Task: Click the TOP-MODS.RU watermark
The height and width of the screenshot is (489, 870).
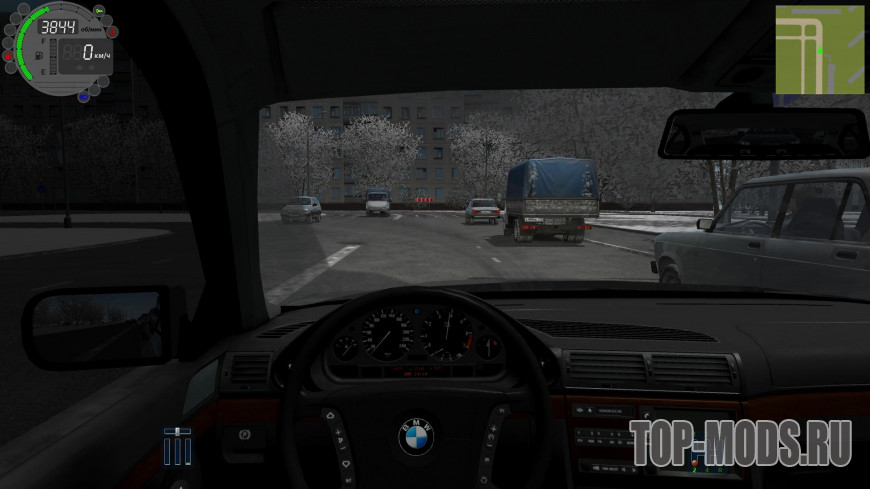Action: pos(740,442)
